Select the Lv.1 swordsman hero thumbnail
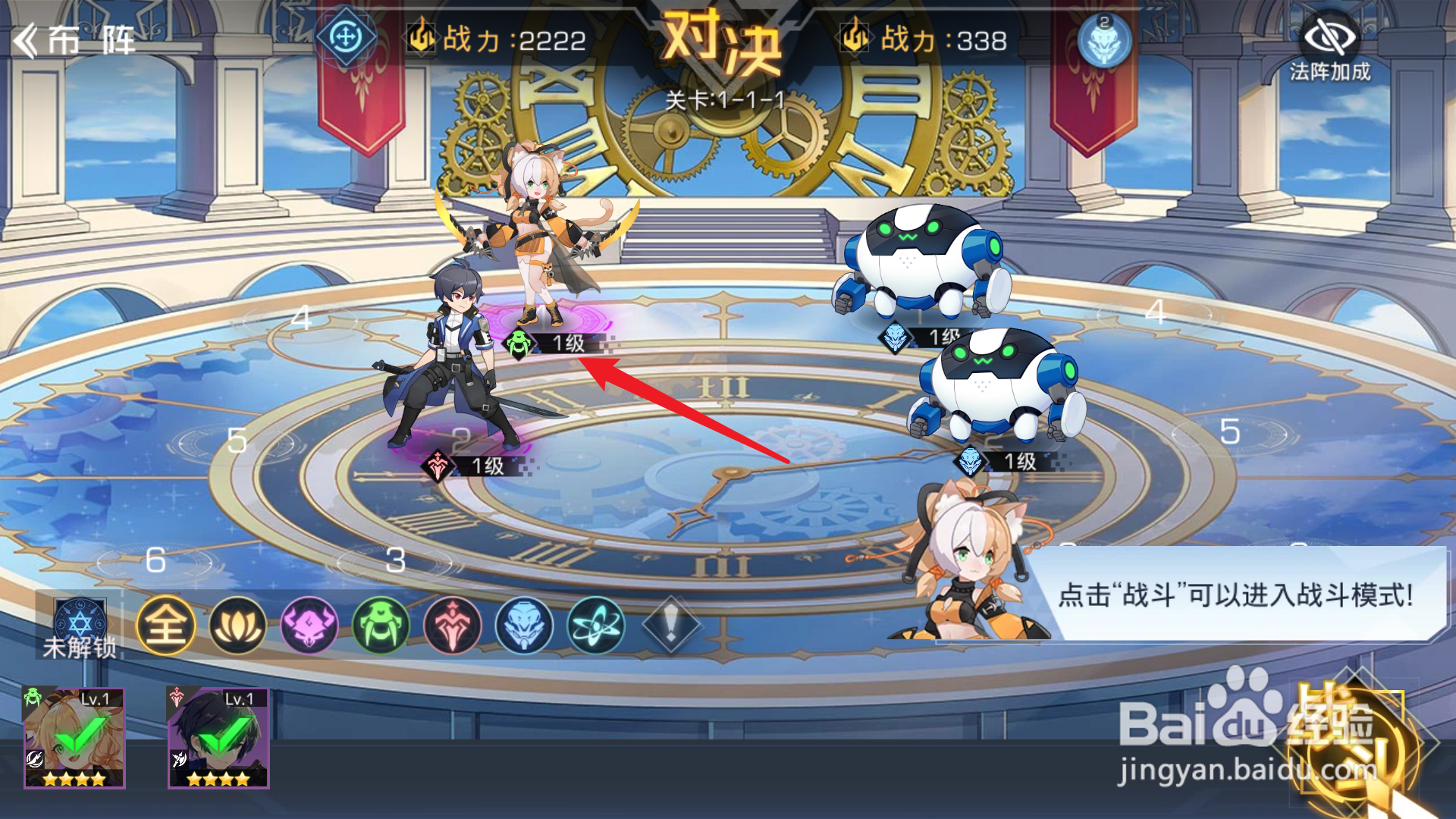Screen dimensions: 1456x819 tap(218, 736)
